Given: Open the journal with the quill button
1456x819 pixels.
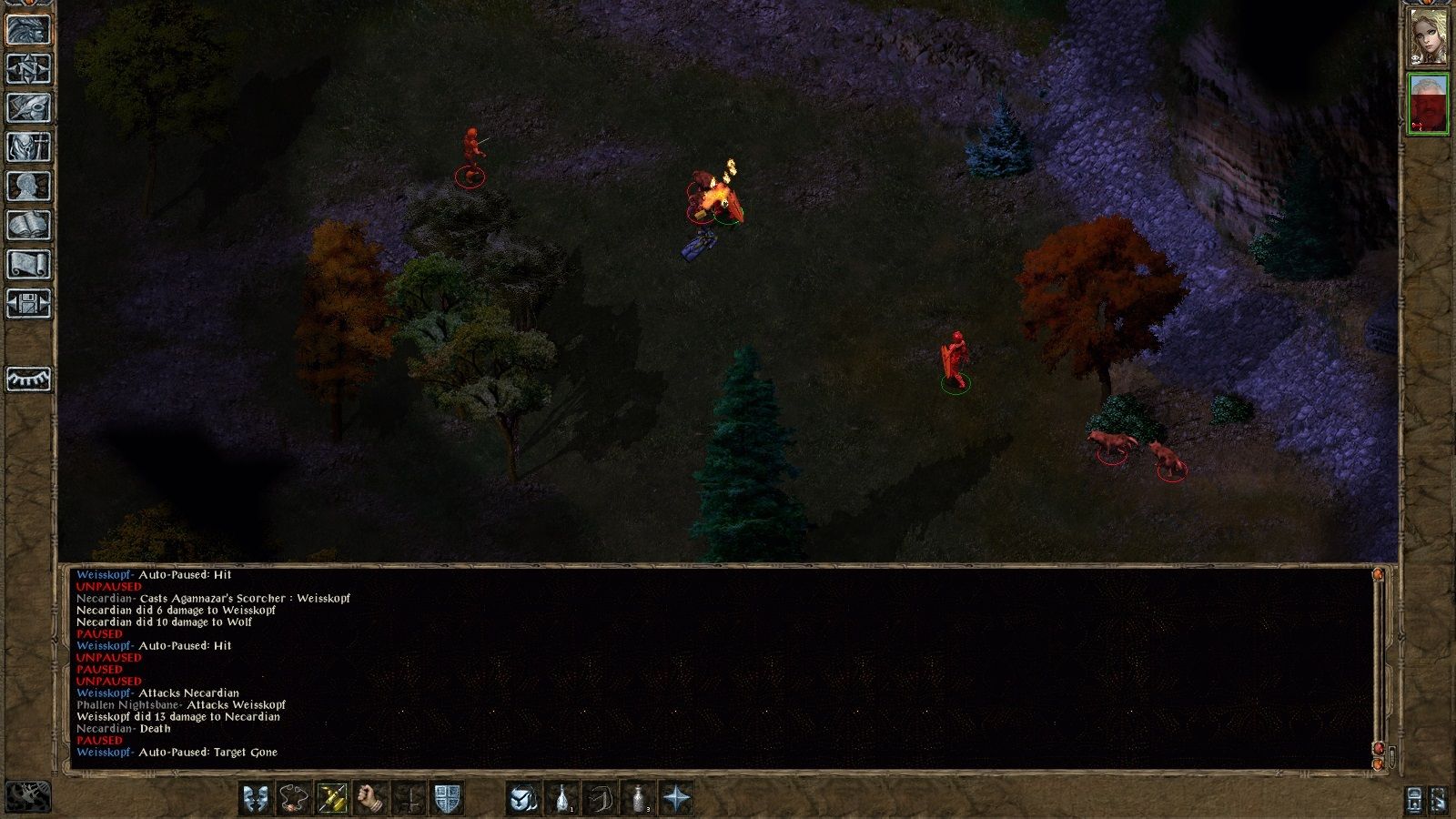Looking at the screenshot, I should (28, 107).
